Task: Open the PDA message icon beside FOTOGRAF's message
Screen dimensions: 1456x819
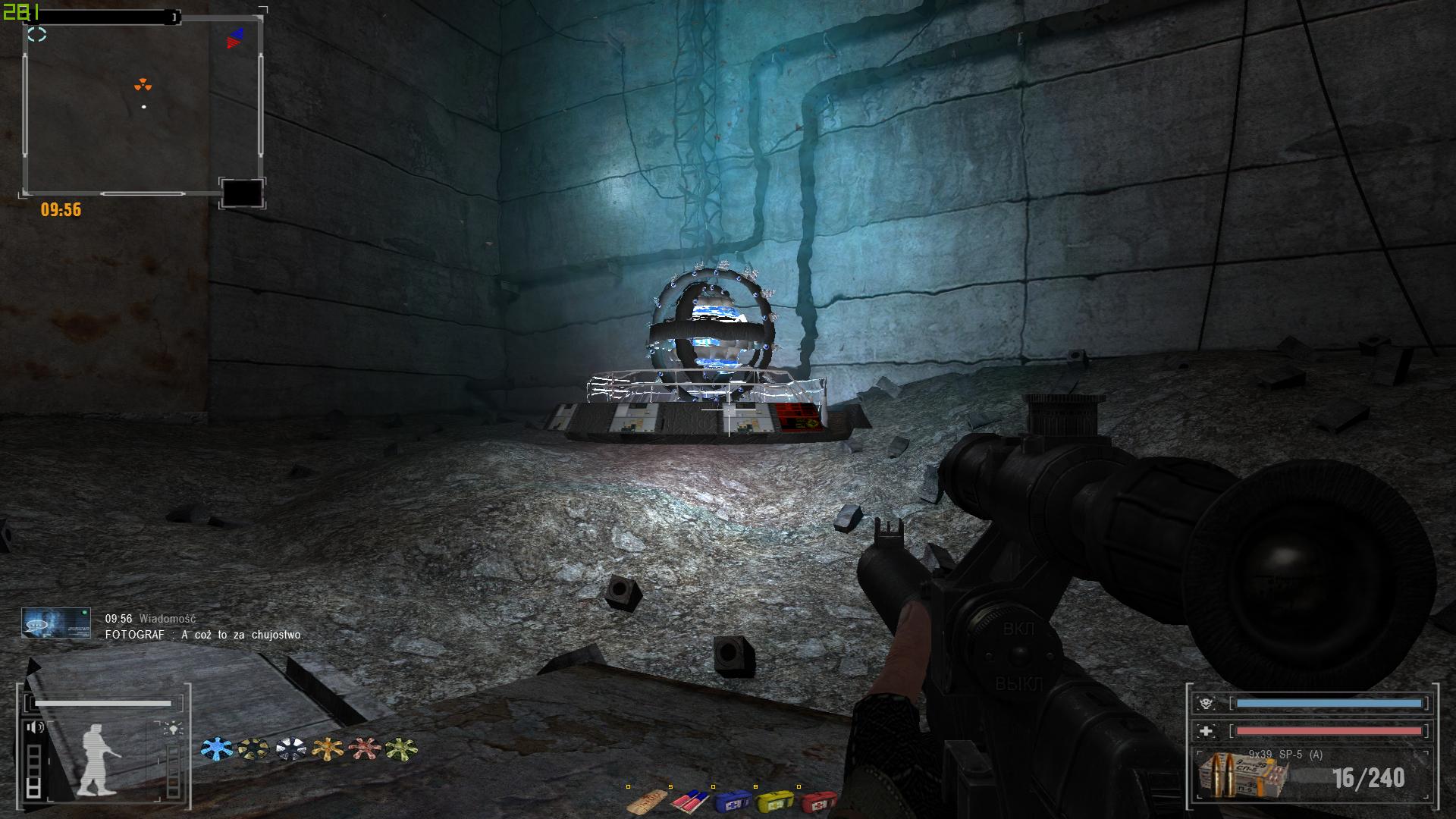Action: [56, 623]
